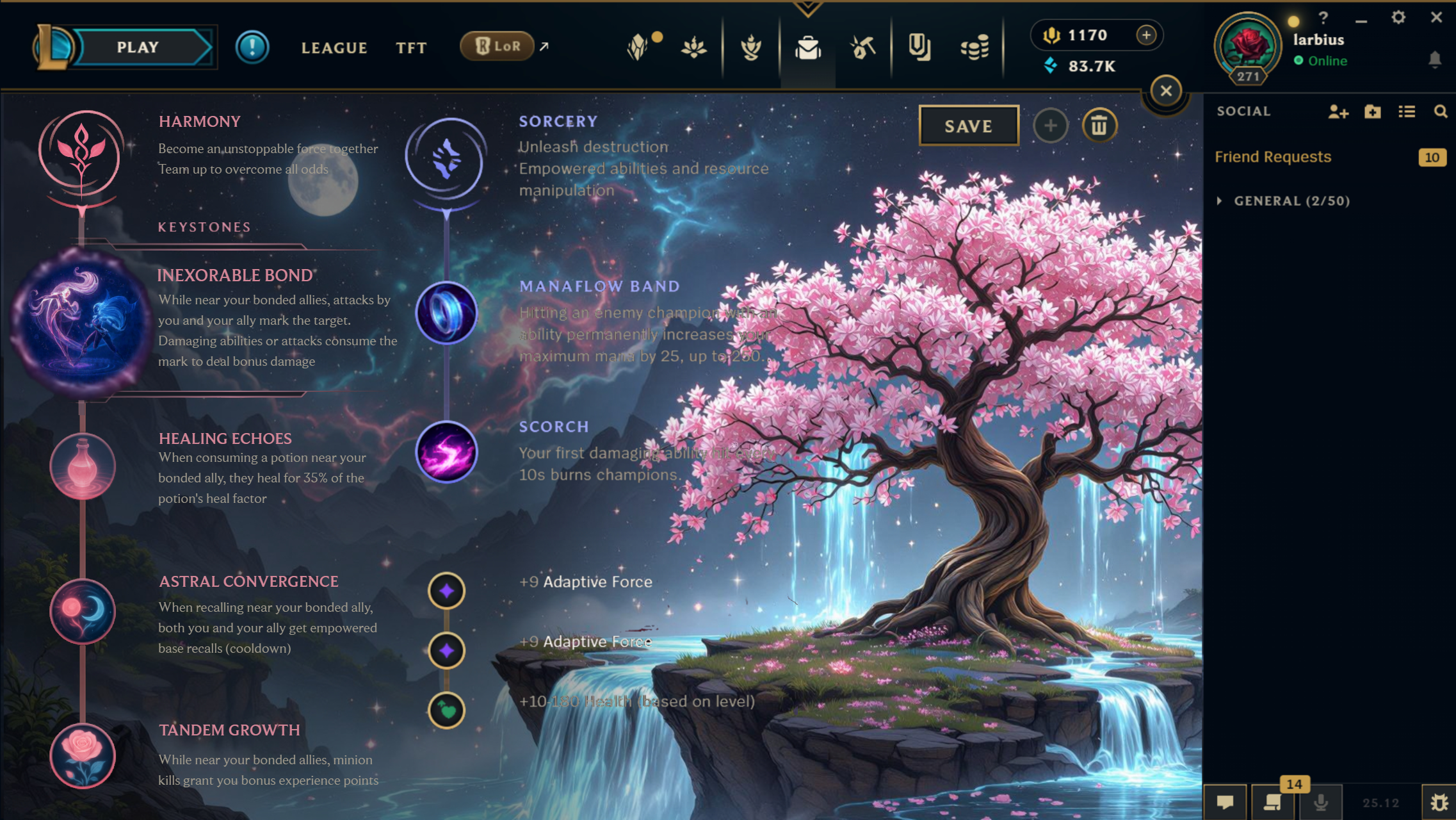The height and width of the screenshot is (820, 1456).
Task: Delete the rune page with trash icon
Action: click(x=1099, y=126)
